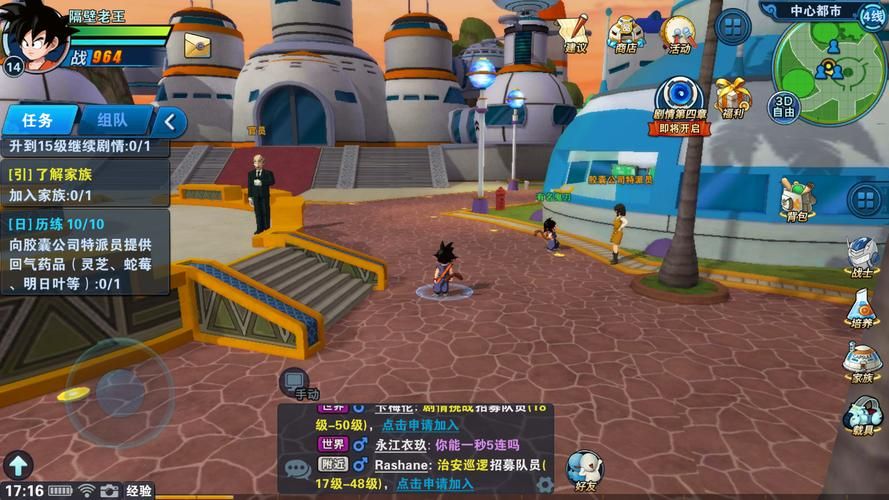Screen dimensions: 889x500
Task: Open the mail envelope icon
Action: click(x=197, y=45)
